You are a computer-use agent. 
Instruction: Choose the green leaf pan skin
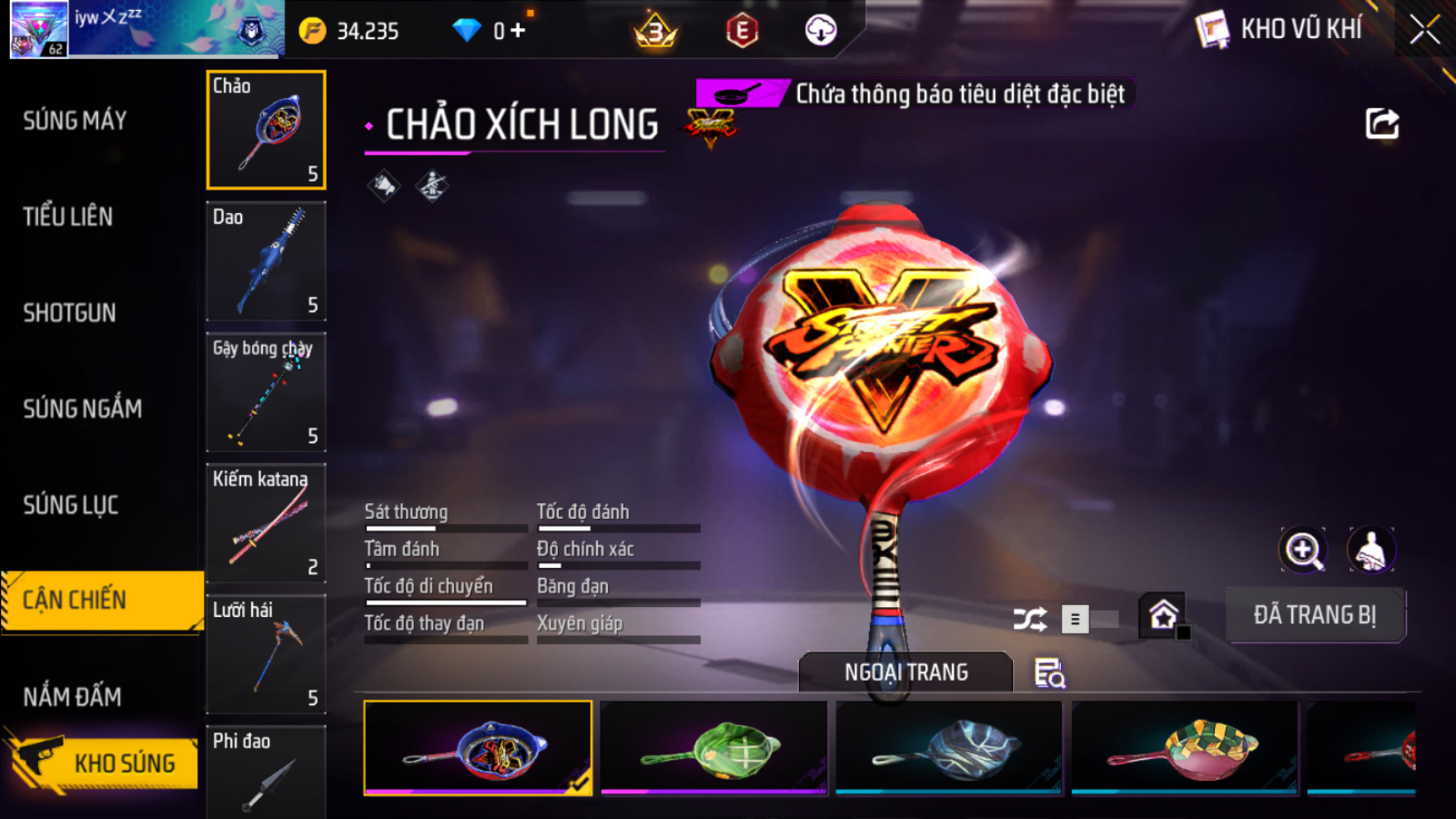[713, 747]
